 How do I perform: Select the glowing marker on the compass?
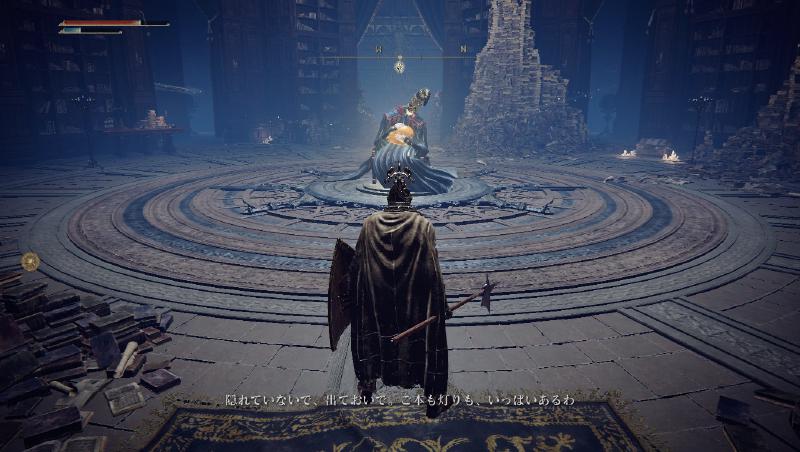pos(399,67)
